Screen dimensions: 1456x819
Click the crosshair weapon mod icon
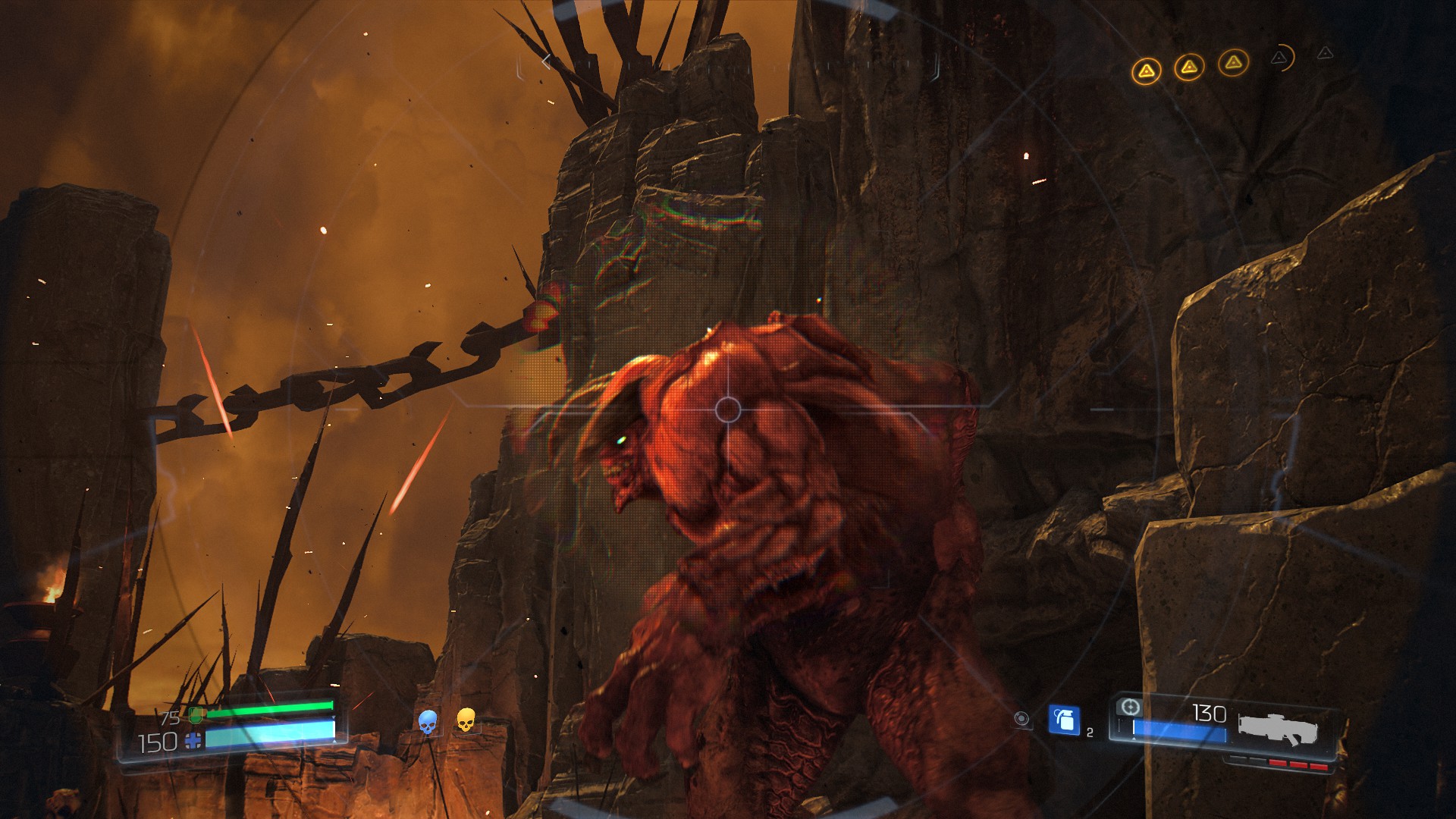coord(1130,708)
